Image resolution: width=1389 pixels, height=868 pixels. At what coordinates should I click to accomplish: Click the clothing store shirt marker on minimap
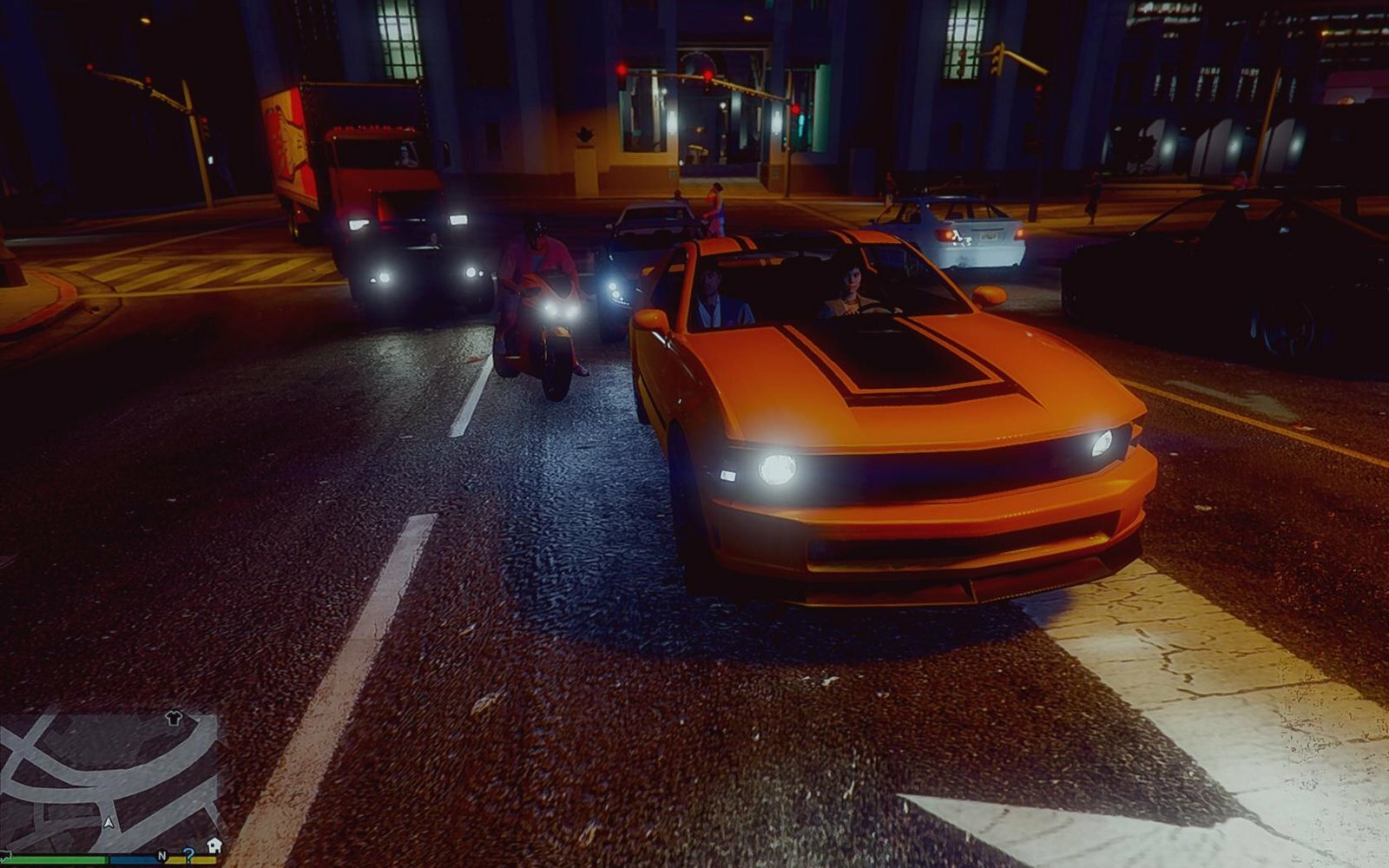174,718
